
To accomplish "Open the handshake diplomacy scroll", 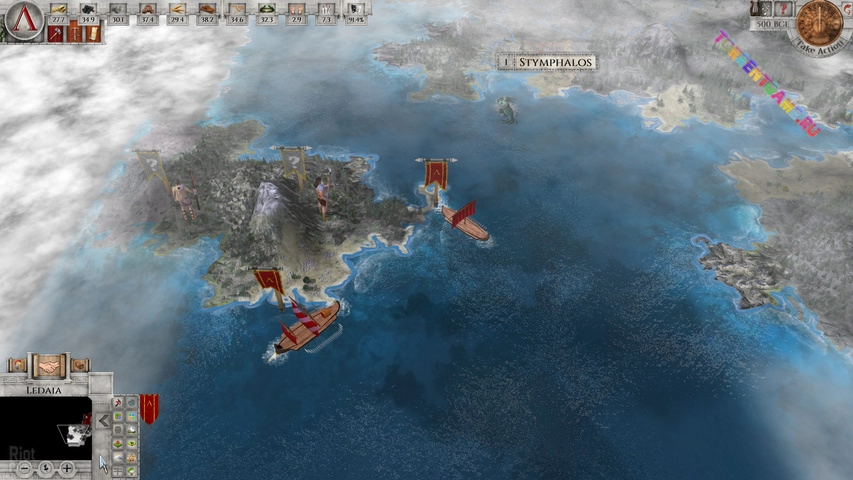I will pyautogui.click(x=47, y=366).
